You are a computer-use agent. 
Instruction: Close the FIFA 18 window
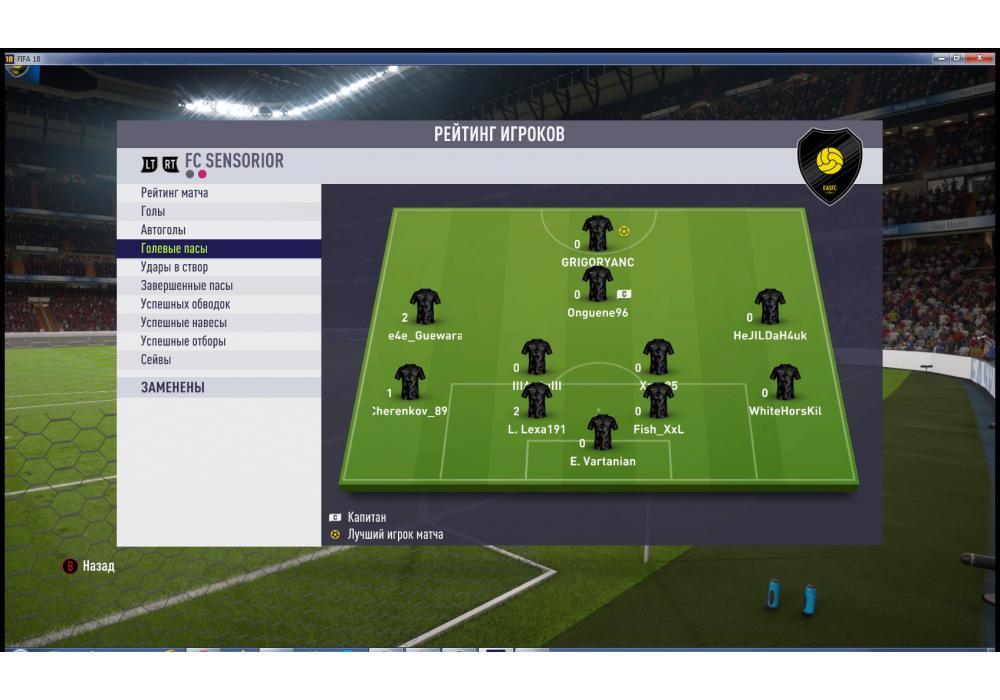[981, 59]
